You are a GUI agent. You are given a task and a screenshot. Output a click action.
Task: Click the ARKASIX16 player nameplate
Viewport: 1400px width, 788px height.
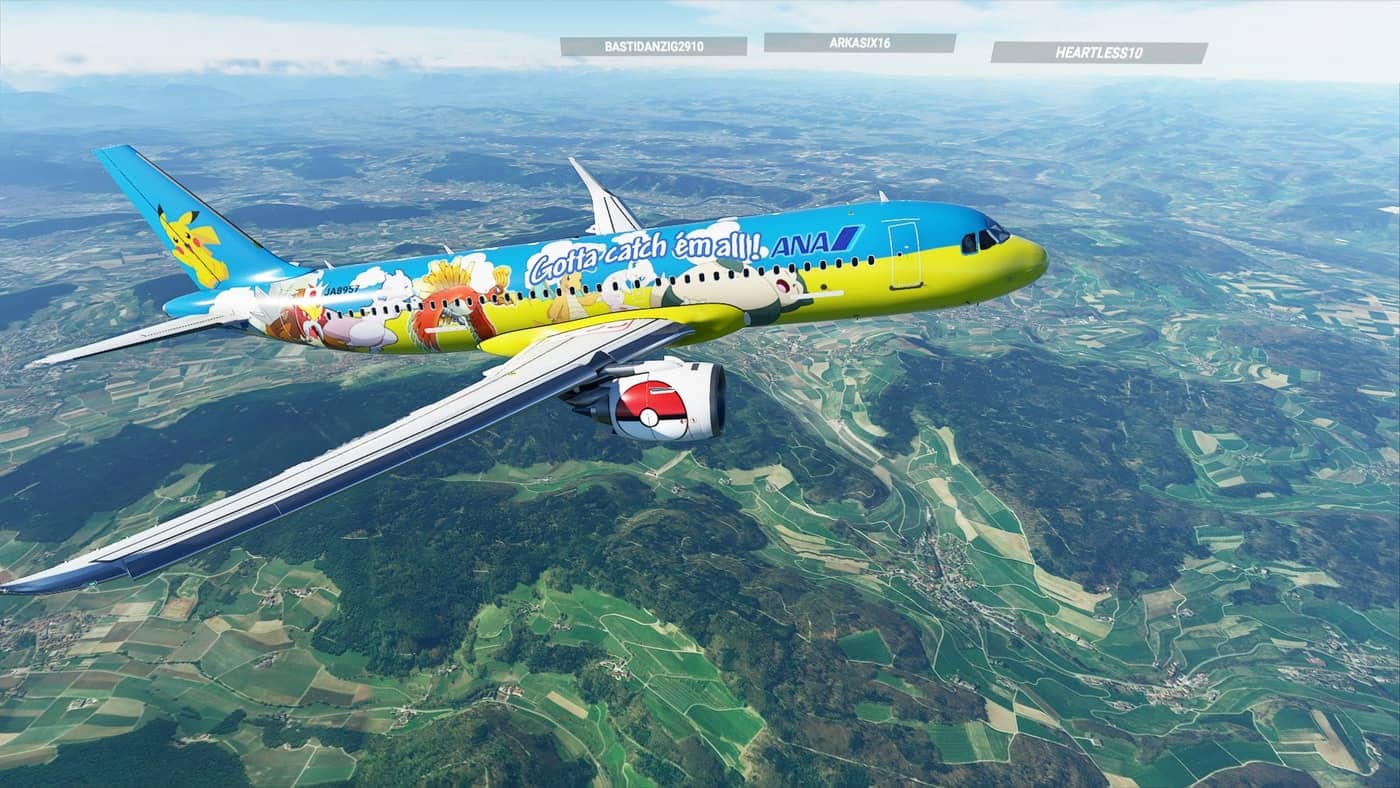coord(859,43)
